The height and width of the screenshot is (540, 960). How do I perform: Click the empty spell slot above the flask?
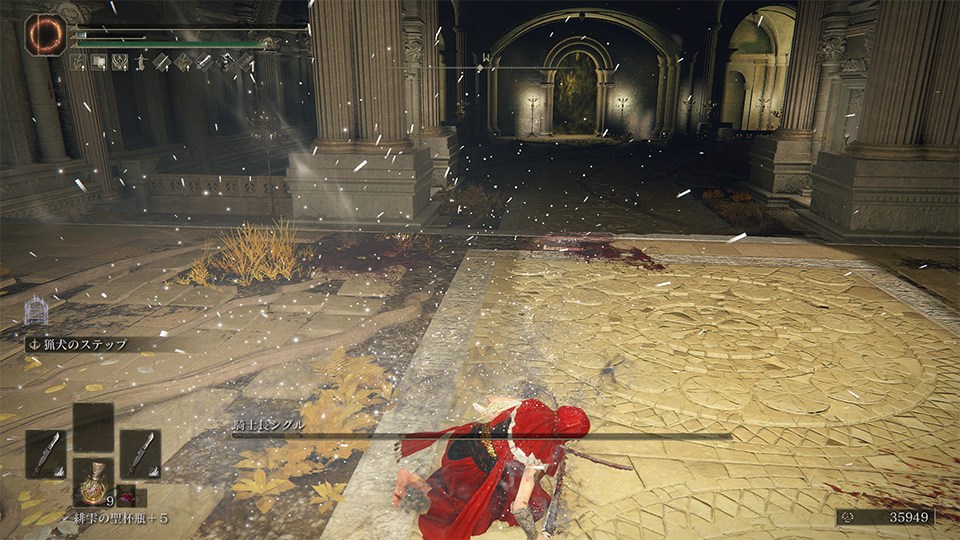tap(93, 427)
